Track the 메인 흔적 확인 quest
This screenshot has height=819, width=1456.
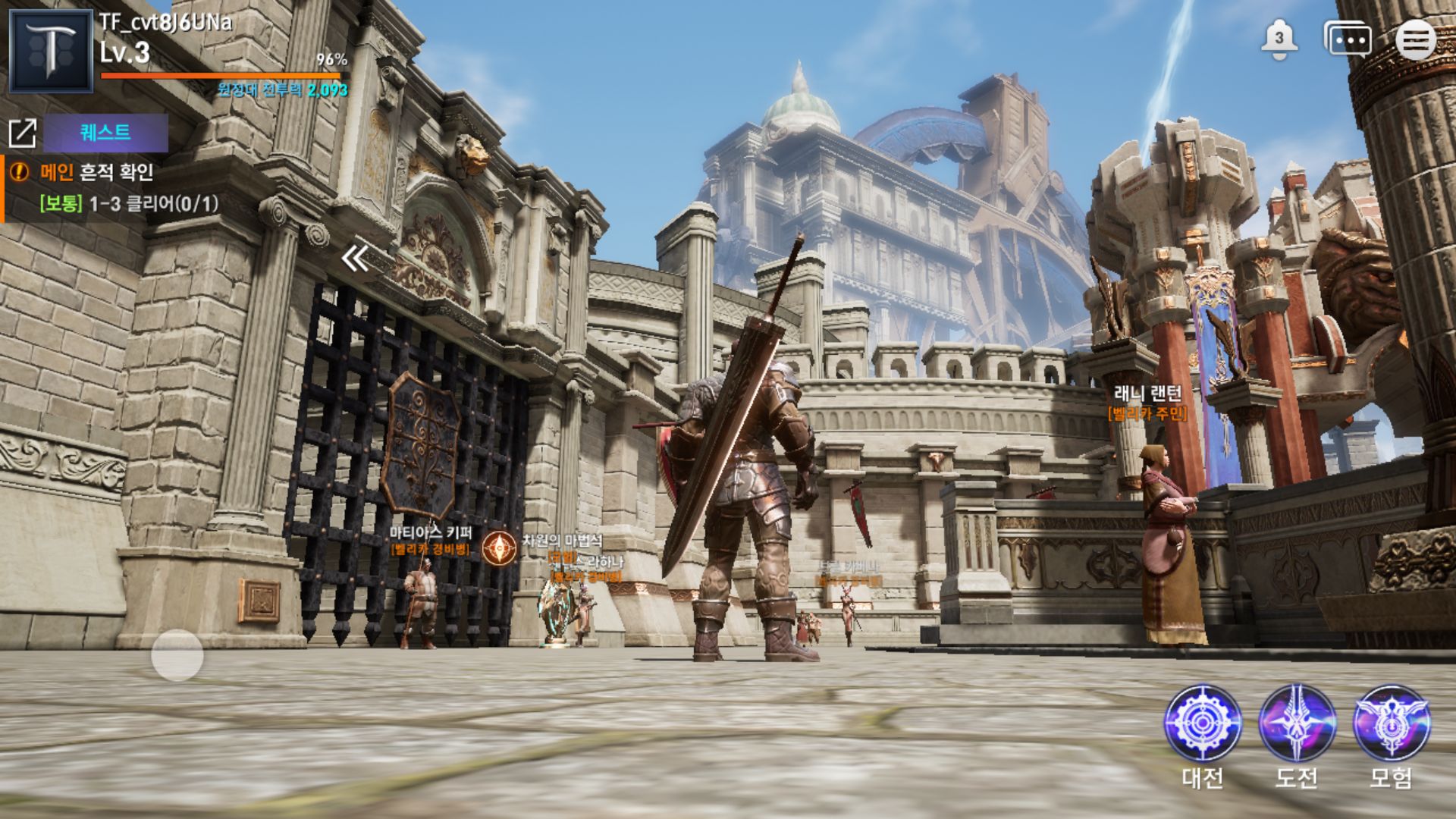[96, 173]
